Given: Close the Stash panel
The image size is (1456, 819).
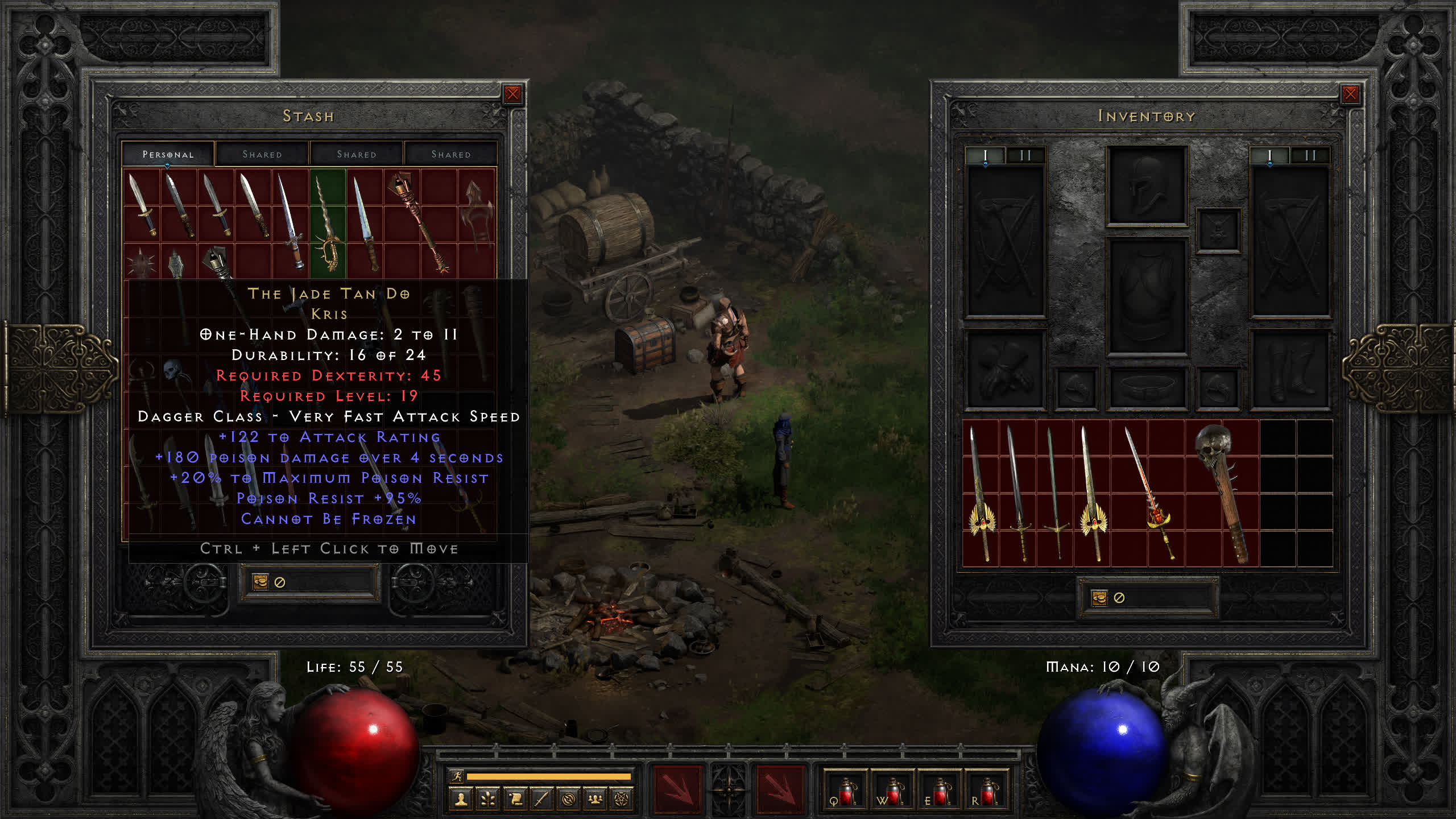Looking at the screenshot, I should pos(512,94).
